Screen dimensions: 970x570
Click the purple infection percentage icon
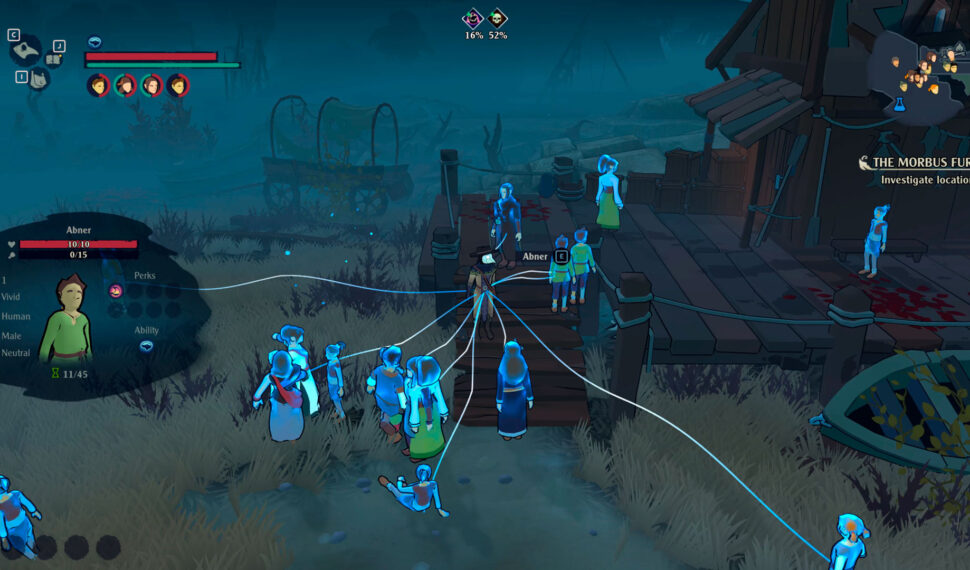pyautogui.click(x=473, y=18)
